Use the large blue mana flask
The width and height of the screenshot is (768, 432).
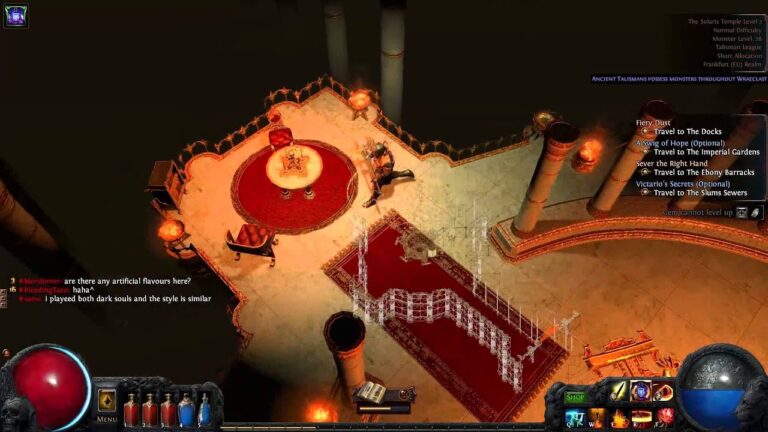click(186, 411)
